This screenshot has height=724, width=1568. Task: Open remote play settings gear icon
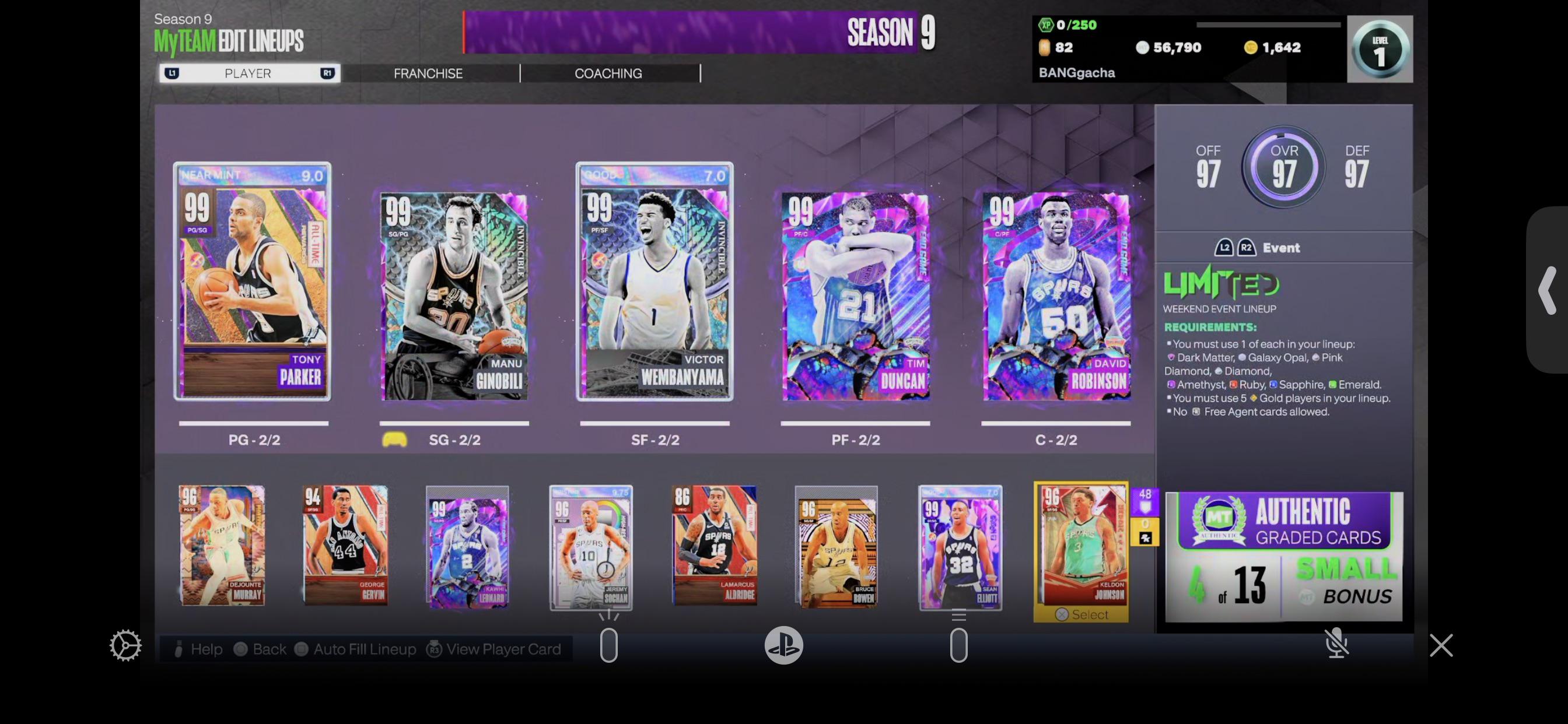[x=125, y=645]
